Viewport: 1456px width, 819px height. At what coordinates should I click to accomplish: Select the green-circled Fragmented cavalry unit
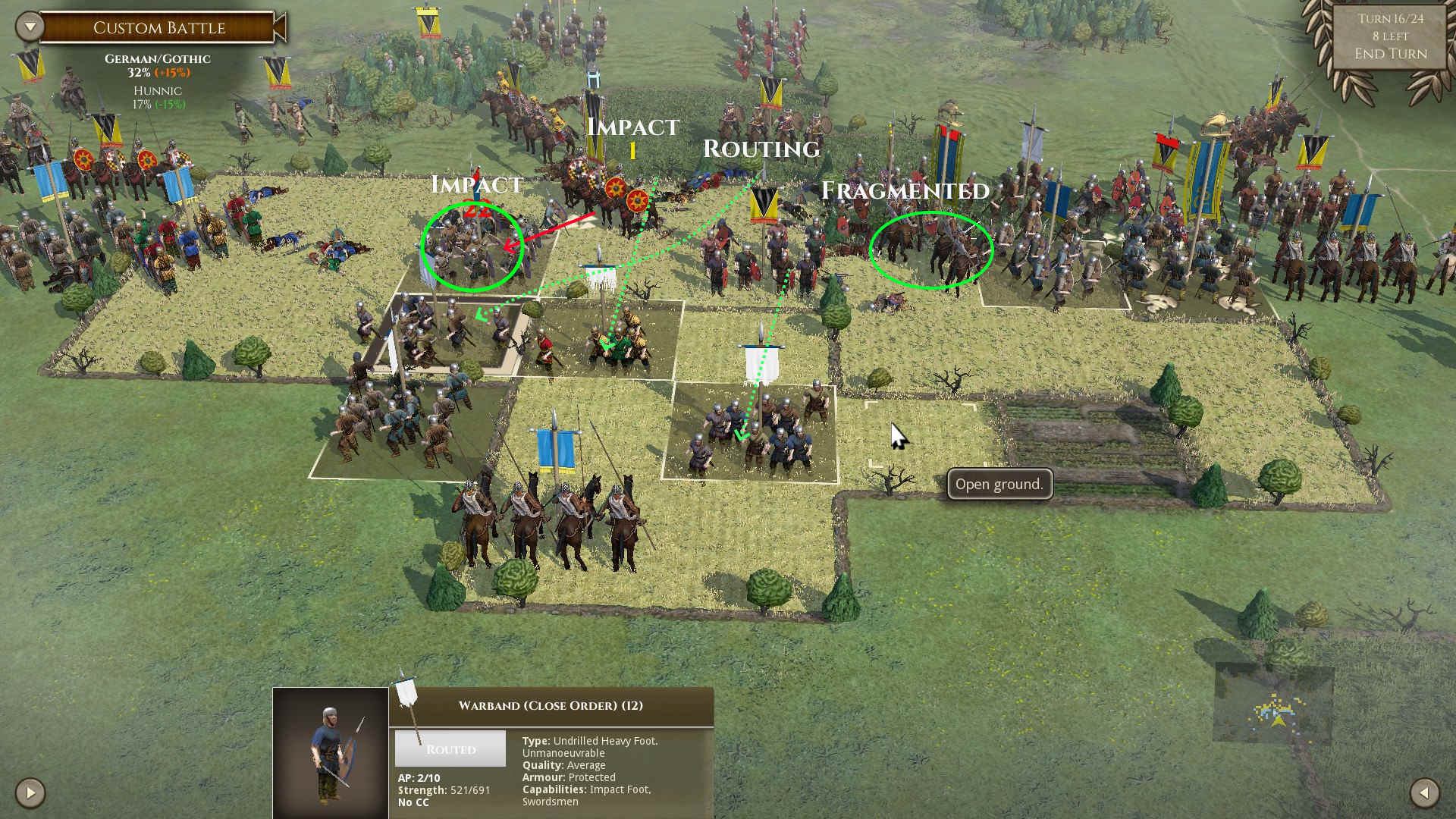point(930,249)
